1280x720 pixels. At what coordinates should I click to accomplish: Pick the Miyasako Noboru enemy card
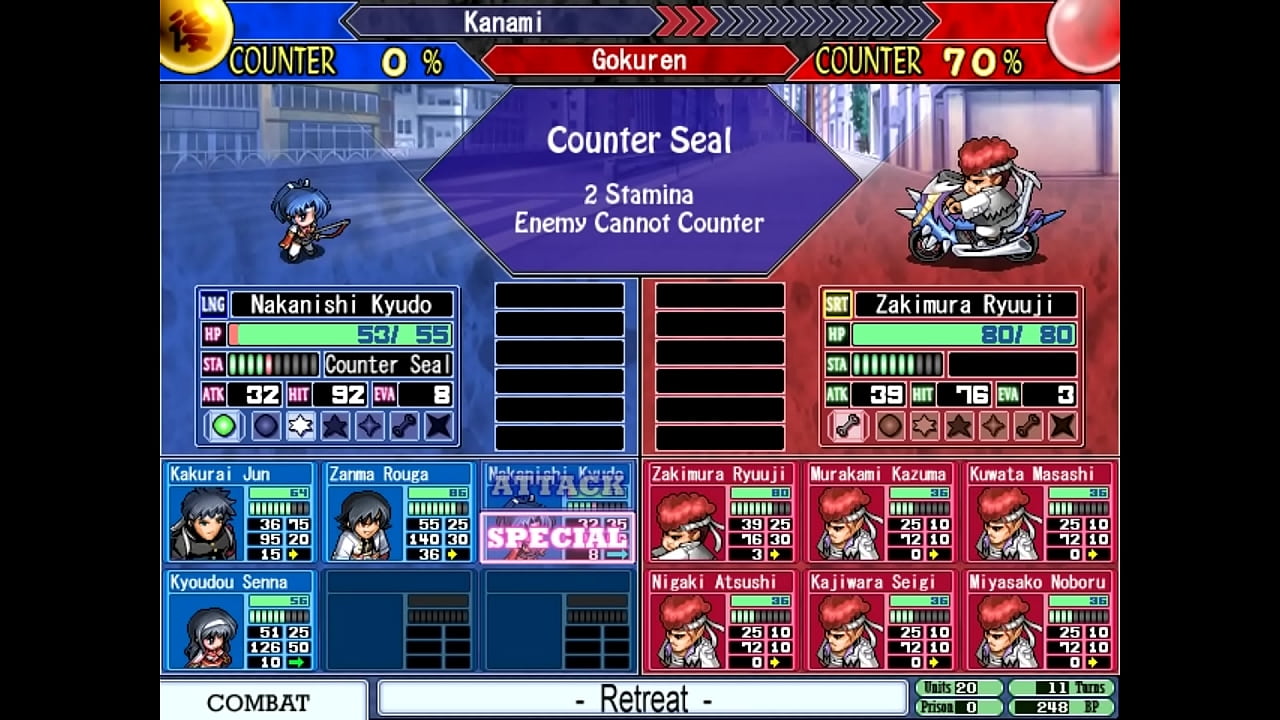click(1040, 620)
